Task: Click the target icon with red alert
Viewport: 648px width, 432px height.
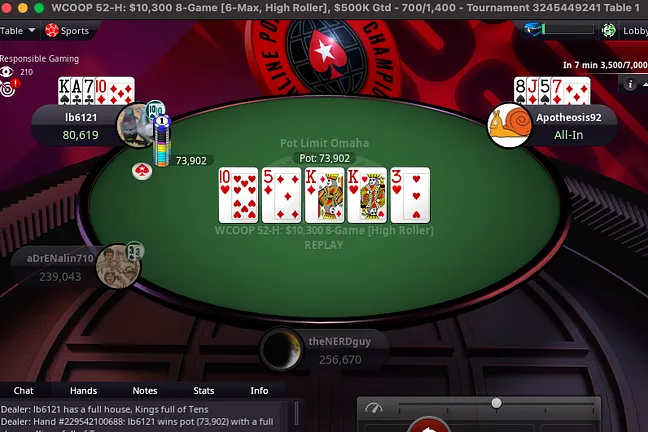Action: click(x=9, y=88)
